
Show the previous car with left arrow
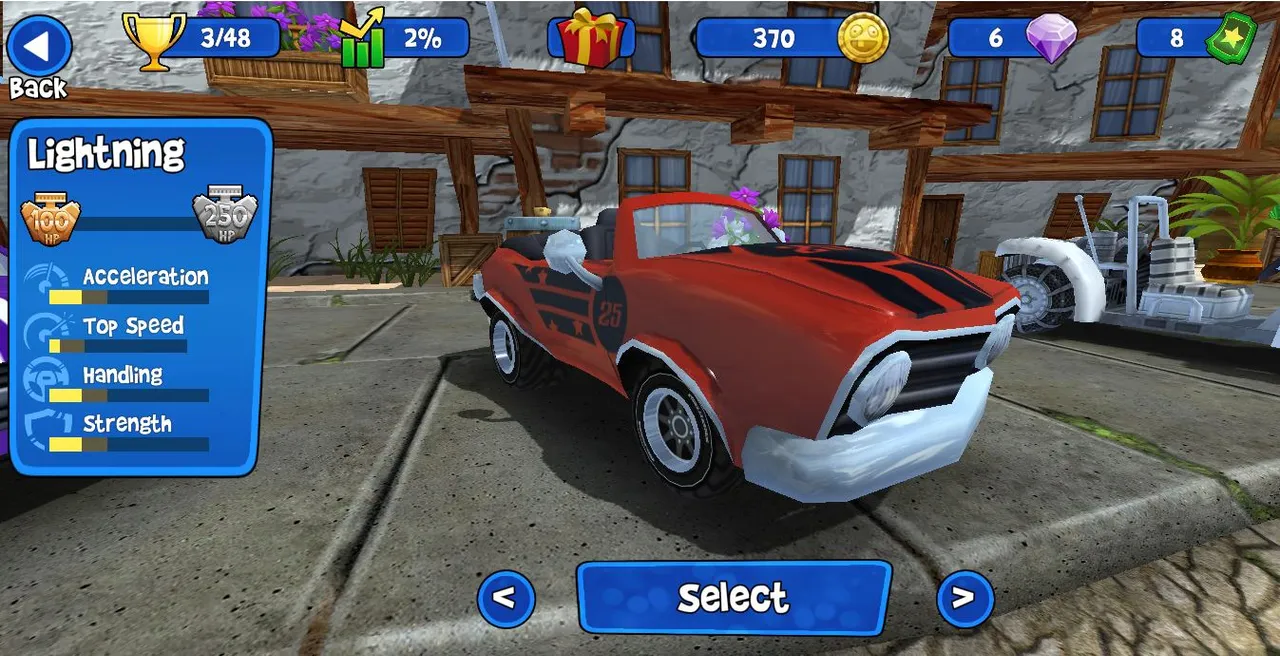506,598
